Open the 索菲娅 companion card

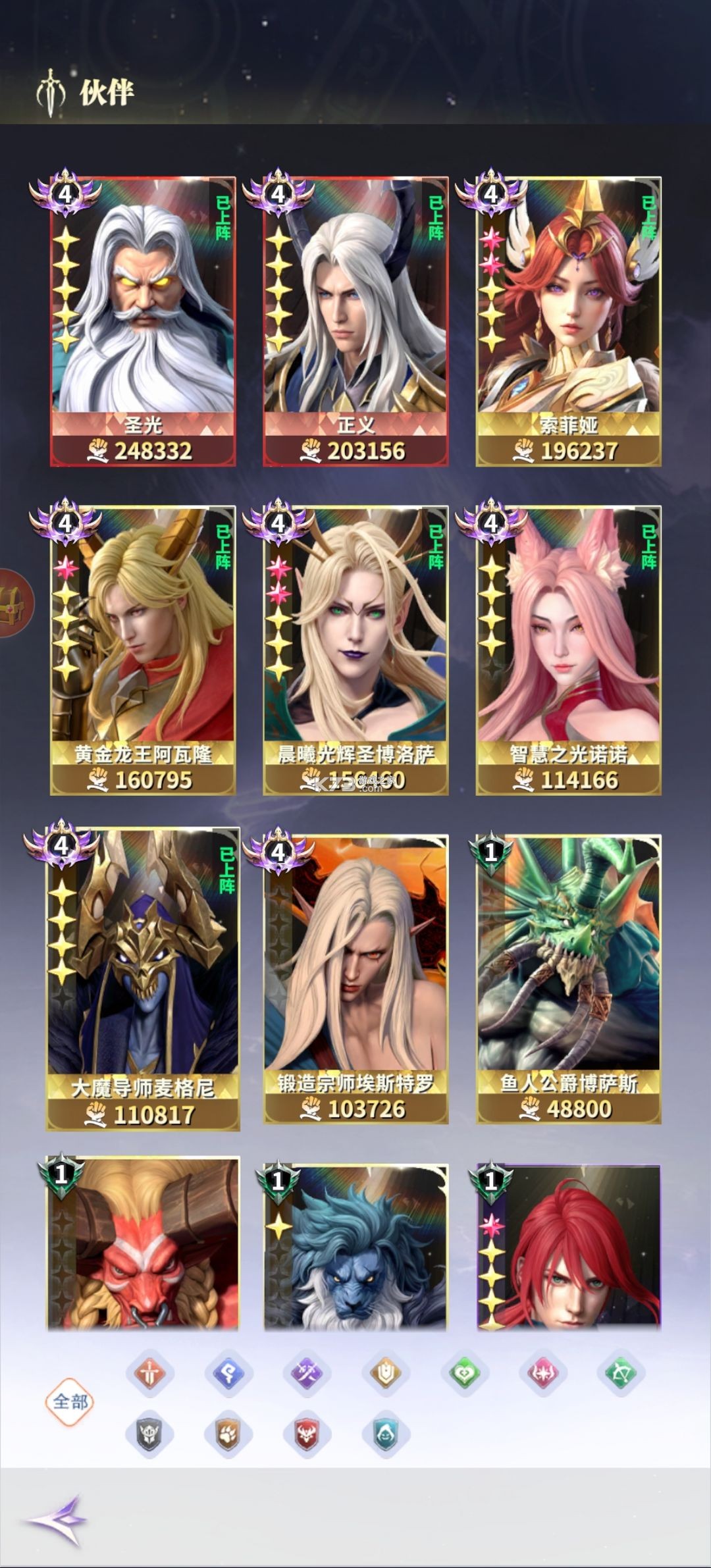click(x=569, y=321)
